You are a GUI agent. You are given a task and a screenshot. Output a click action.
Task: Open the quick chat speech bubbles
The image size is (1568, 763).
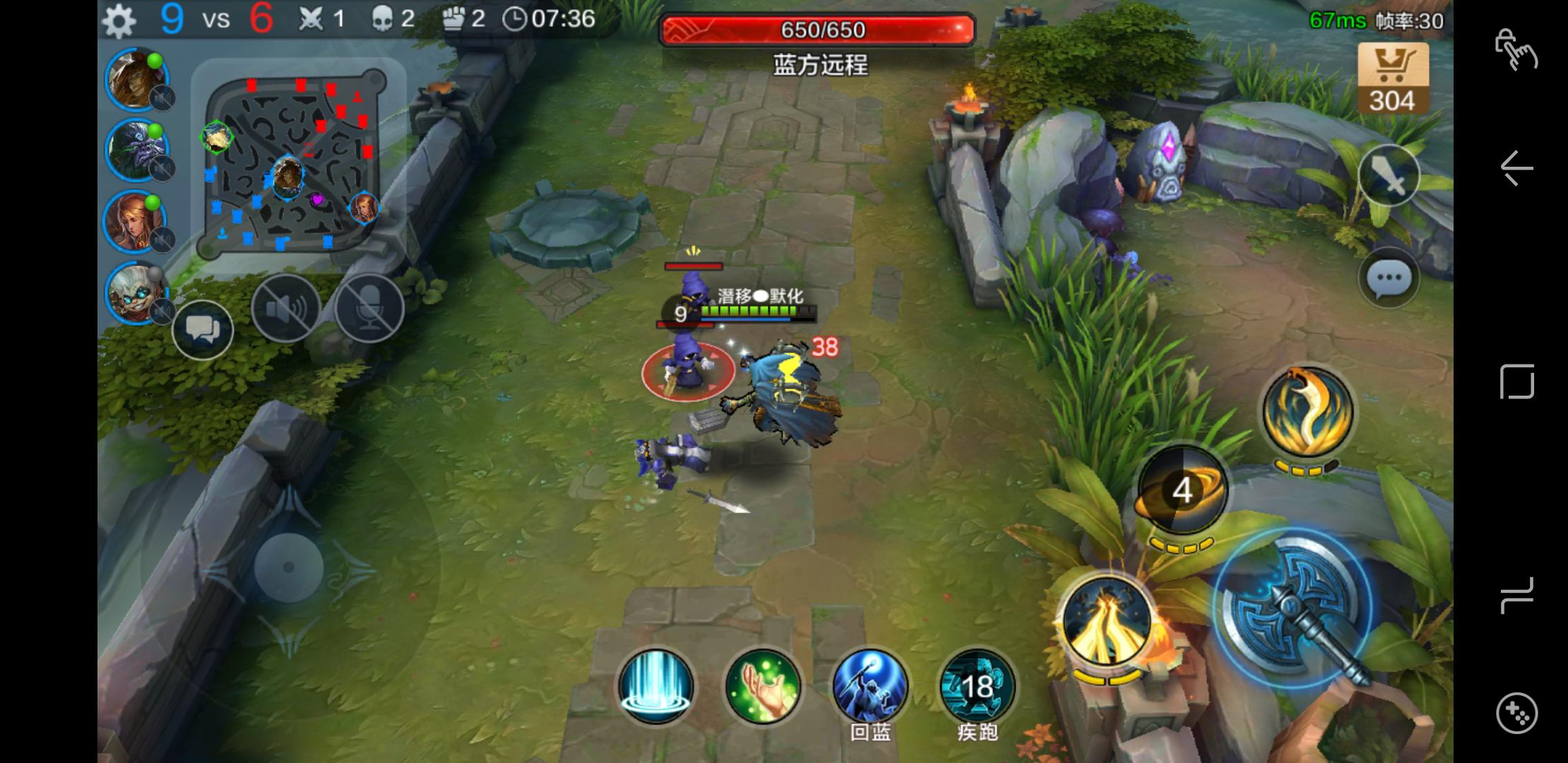click(x=203, y=329)
